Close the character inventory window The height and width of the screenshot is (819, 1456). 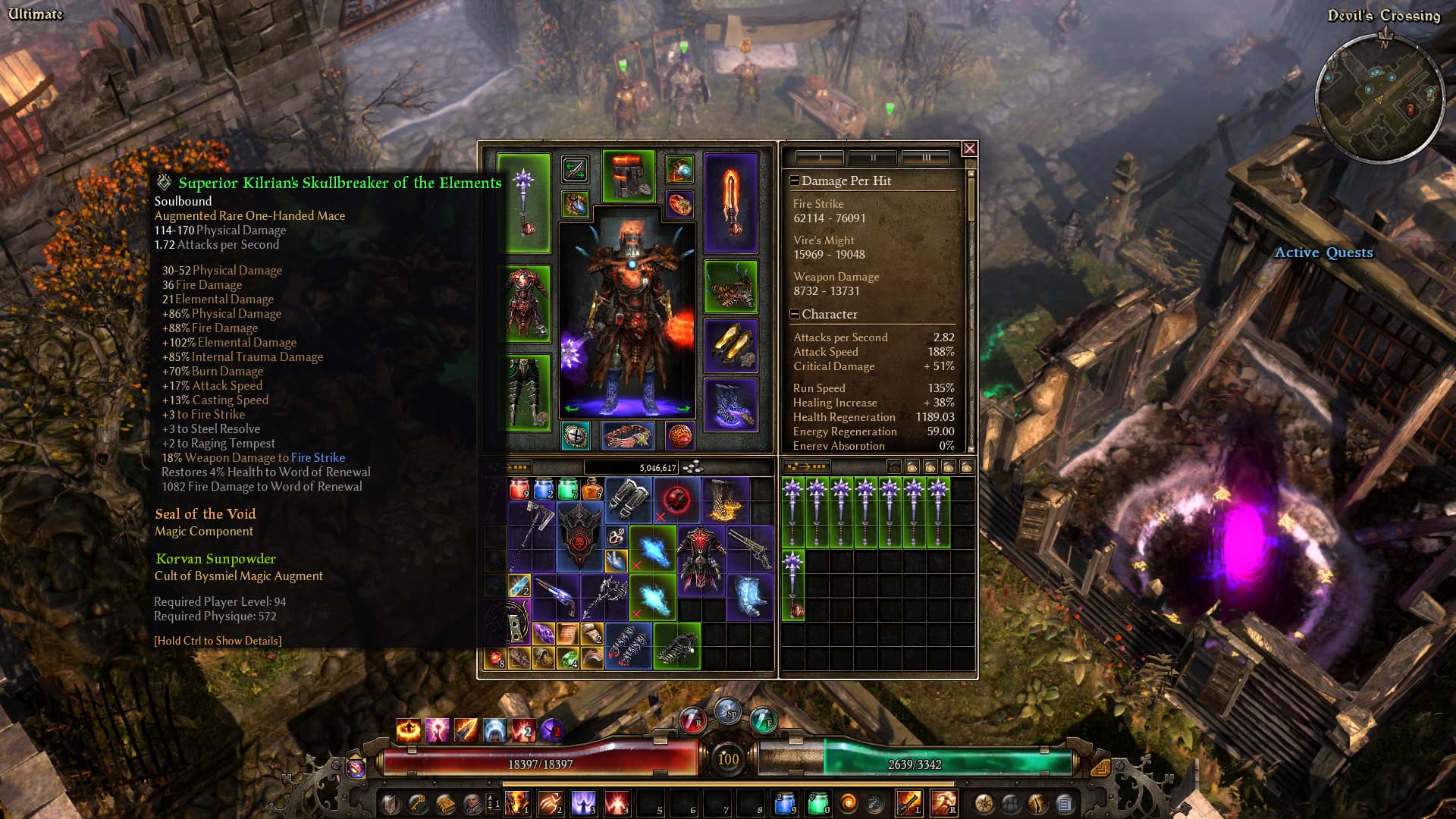969,149
